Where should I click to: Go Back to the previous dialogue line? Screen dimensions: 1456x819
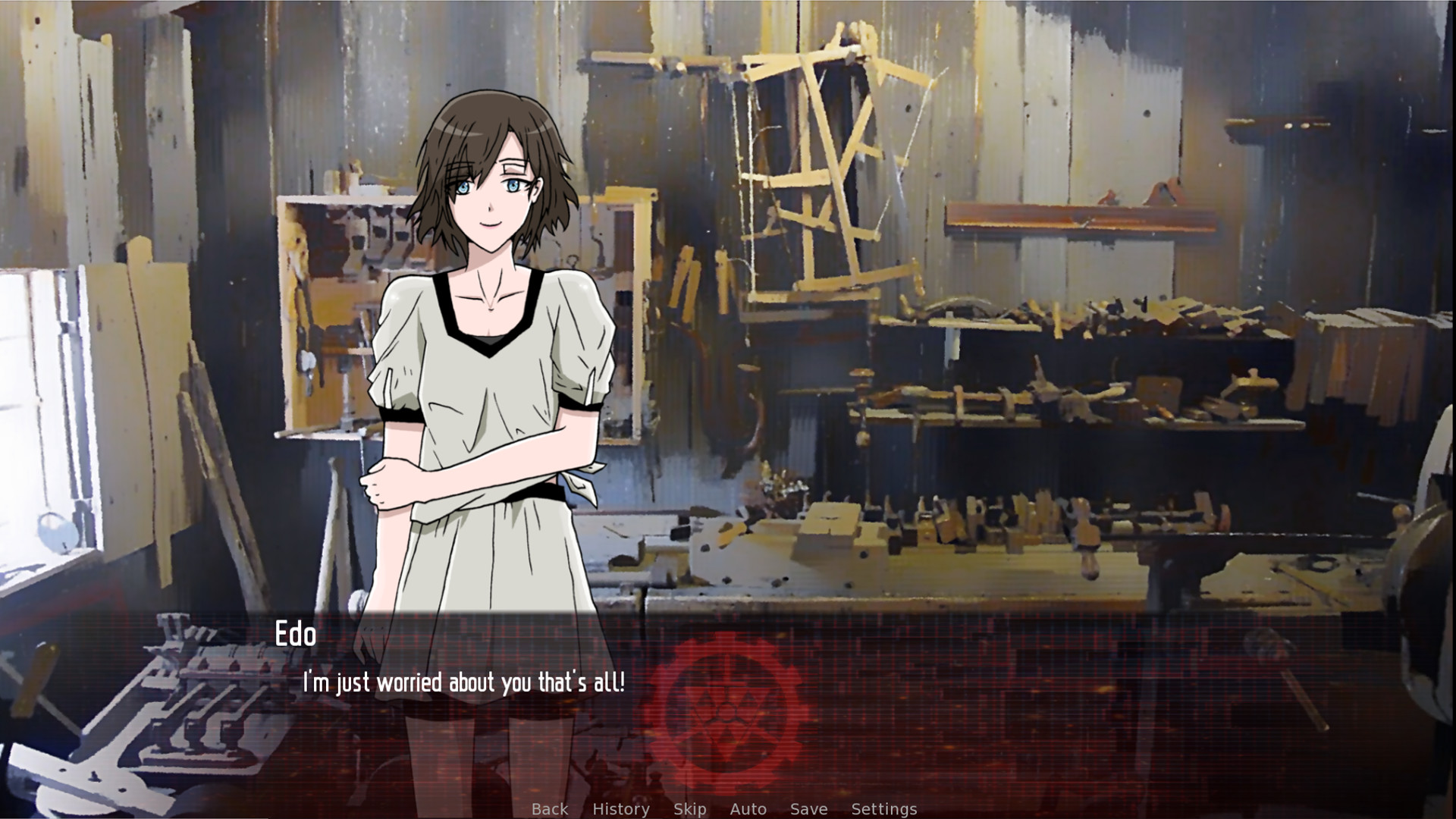[x=550, y=808]
